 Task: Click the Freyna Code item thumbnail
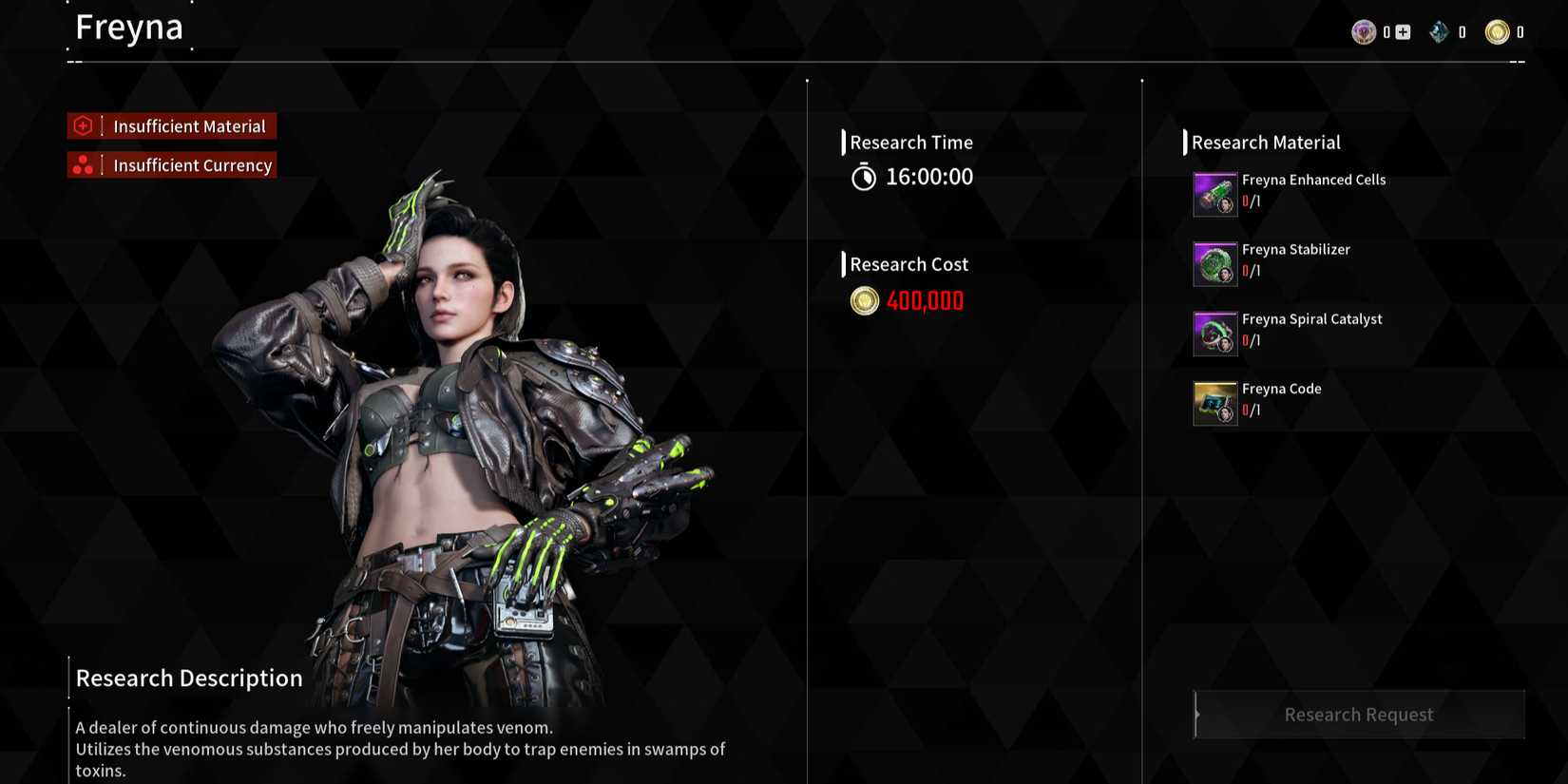click(x=1214, y=402)
